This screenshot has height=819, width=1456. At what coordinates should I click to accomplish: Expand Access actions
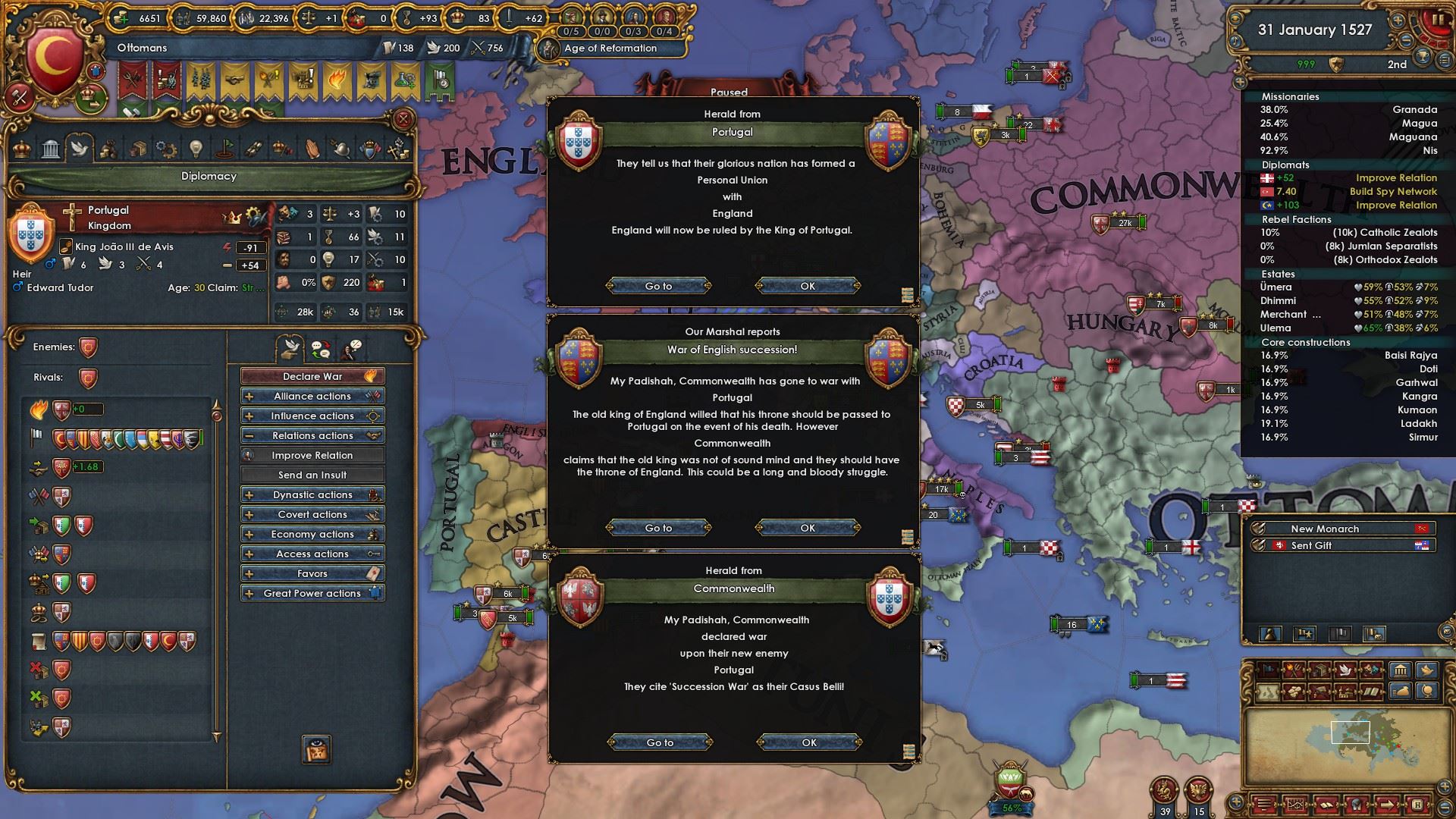[312, 554]
